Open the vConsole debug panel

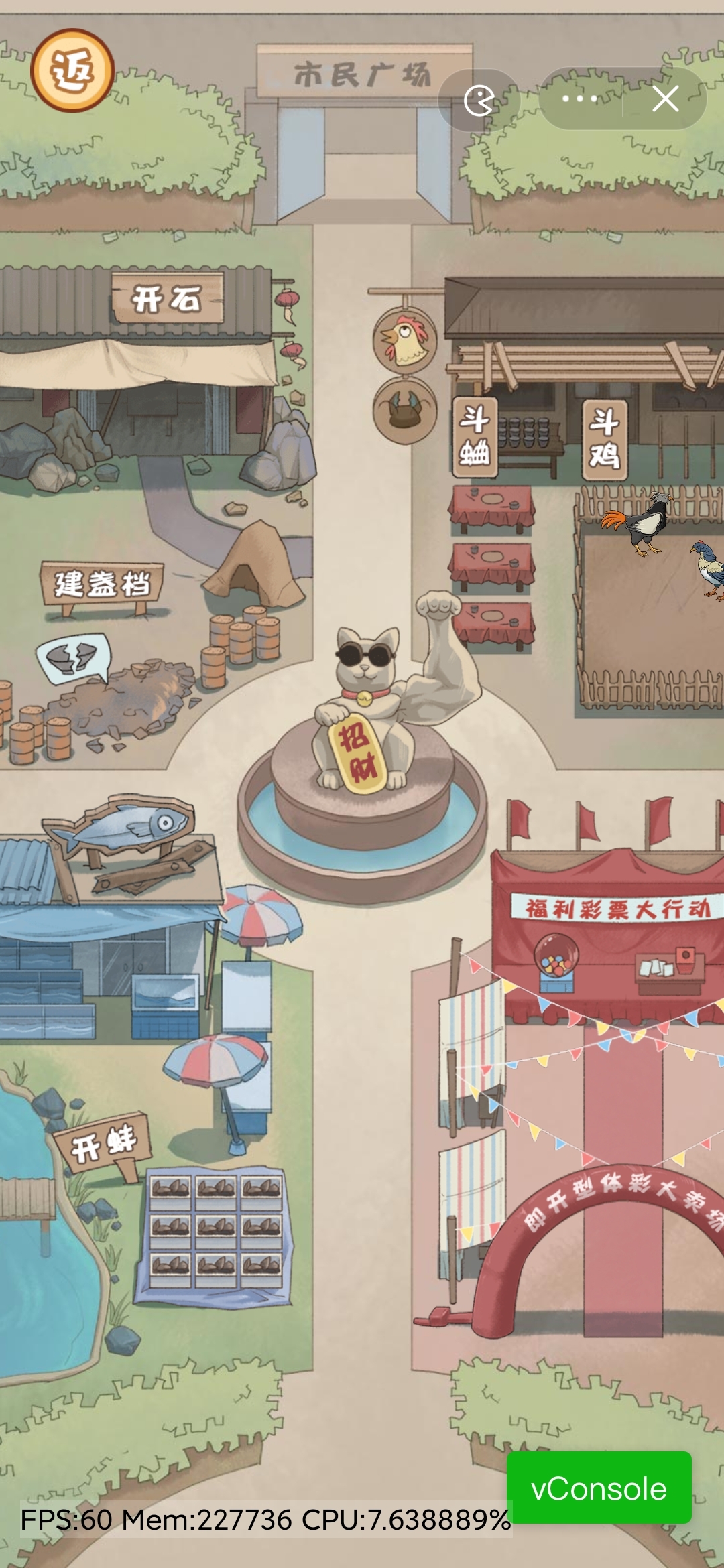click(599, 1488)
